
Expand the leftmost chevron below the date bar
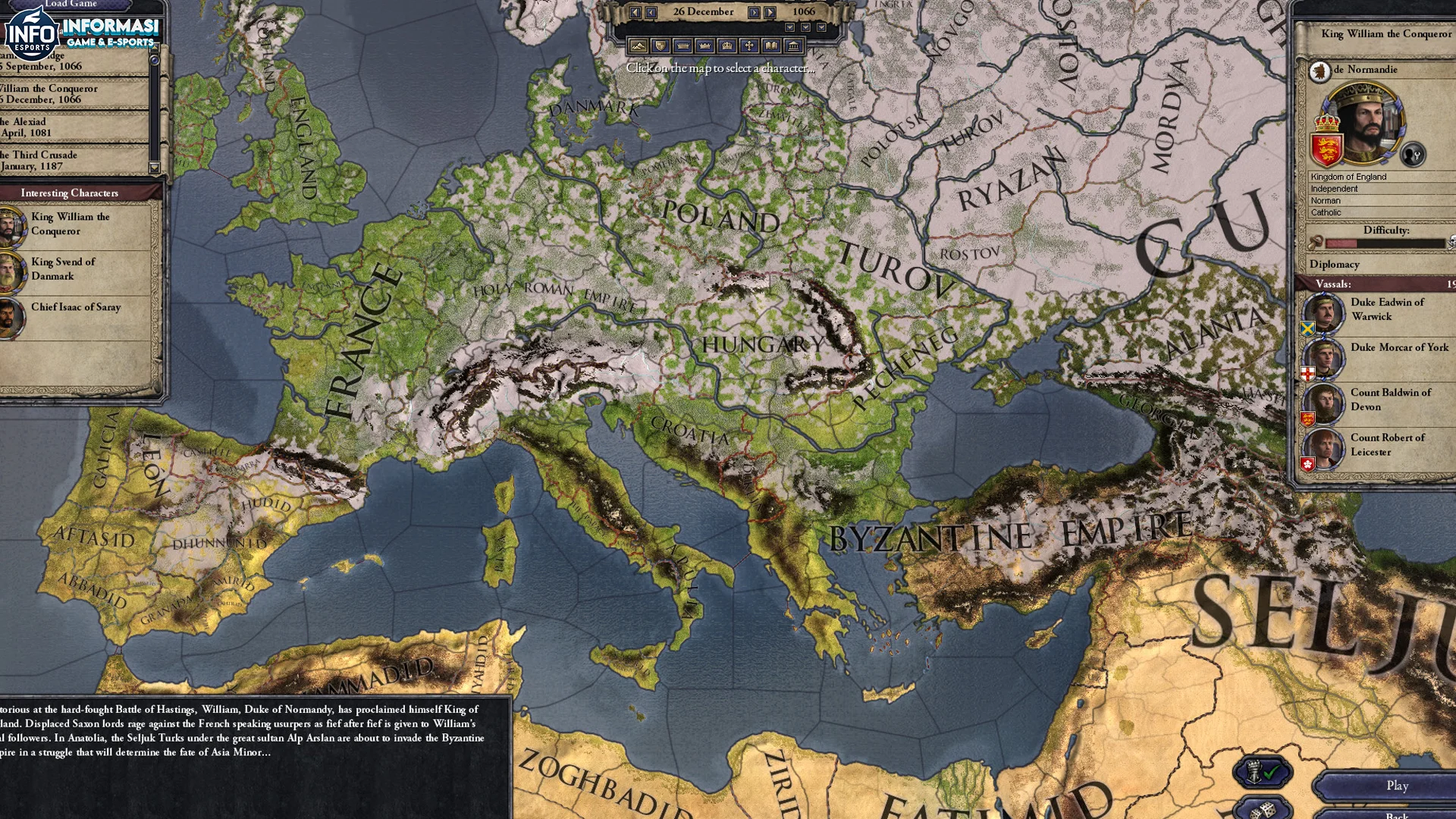click(789, 27)
